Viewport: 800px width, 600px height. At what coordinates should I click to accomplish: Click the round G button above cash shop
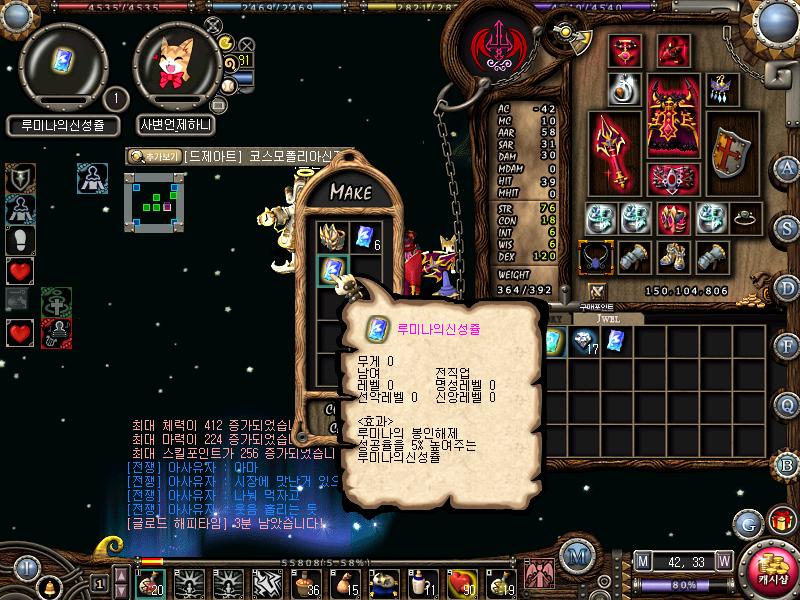click(x=747, y=523)
